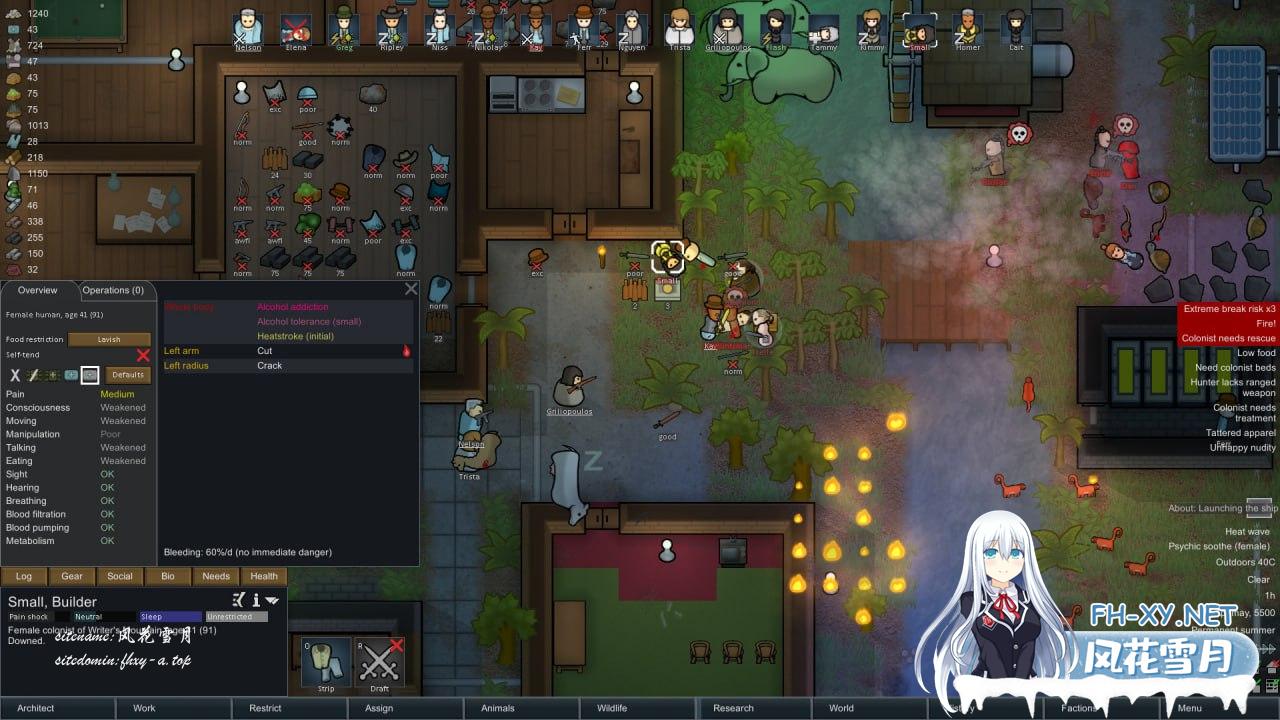Image resolution: width=1280 pixels, height=720 pixels.
Task: Show the Wildlife list
Action: (x=612, y=708)
